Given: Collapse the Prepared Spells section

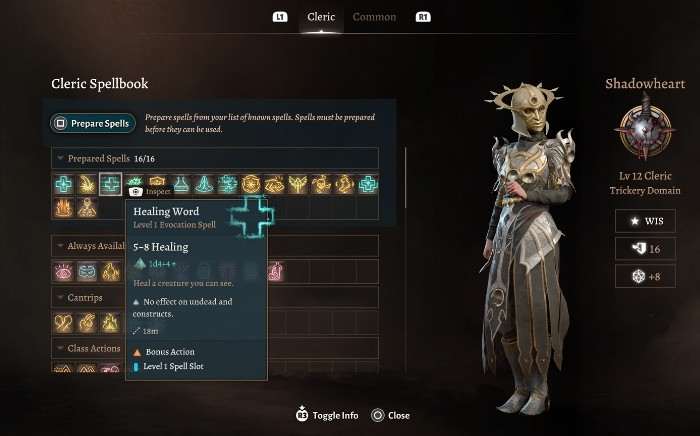Looking at the screenshot, I should (62, 158).
